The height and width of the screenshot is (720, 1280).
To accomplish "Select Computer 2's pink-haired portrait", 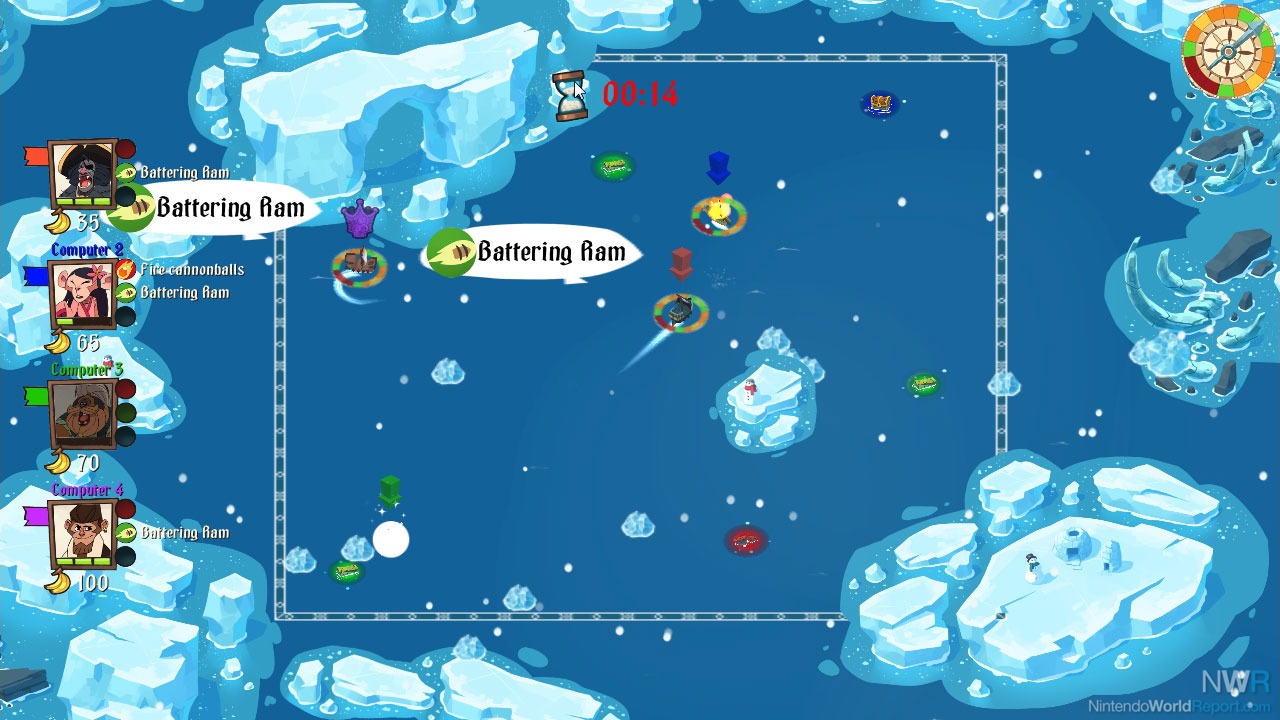I will point(83,293).
